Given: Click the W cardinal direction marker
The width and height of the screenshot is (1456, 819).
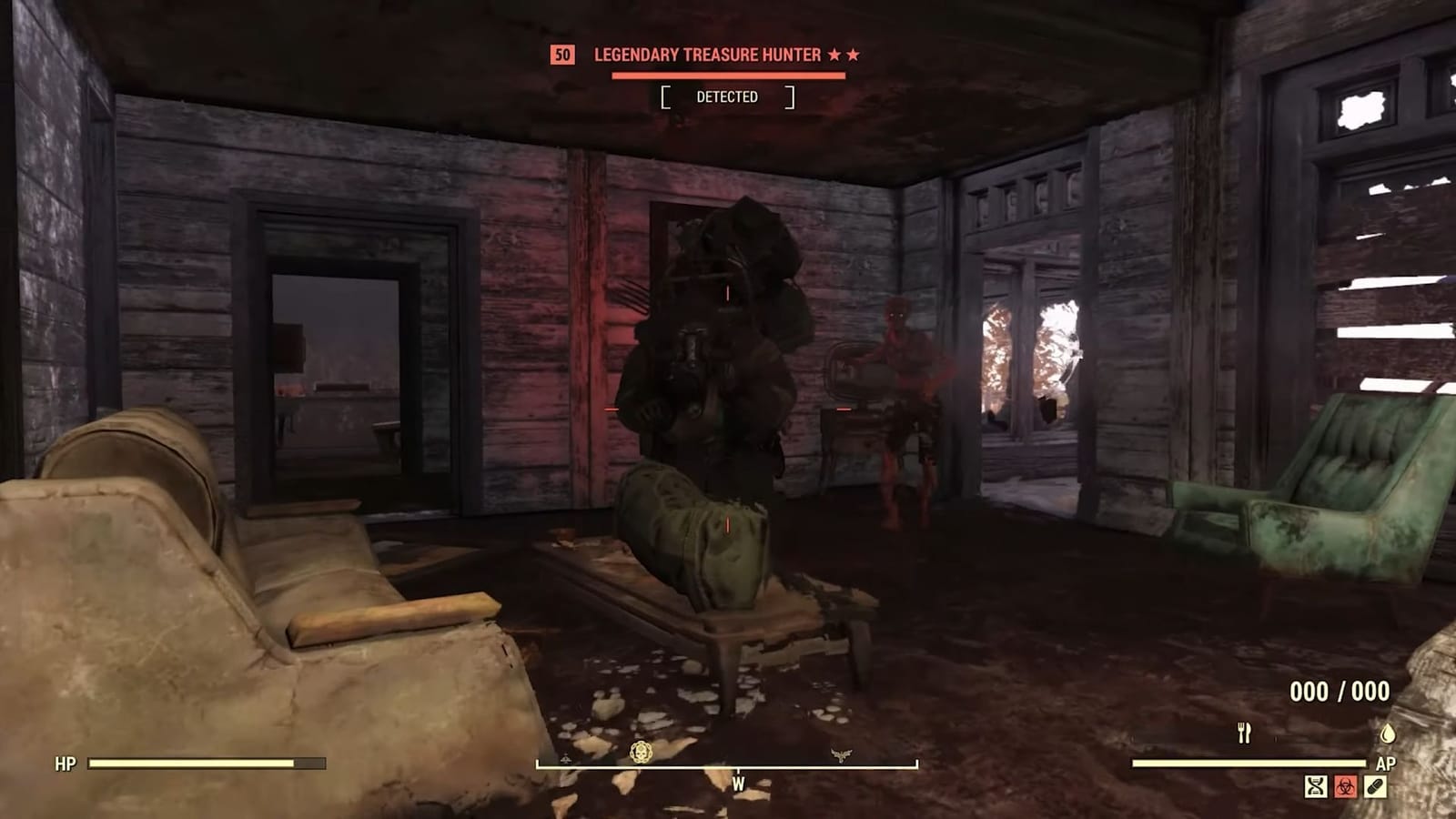Looking at the screenshot, I should [x=737, y=781].
